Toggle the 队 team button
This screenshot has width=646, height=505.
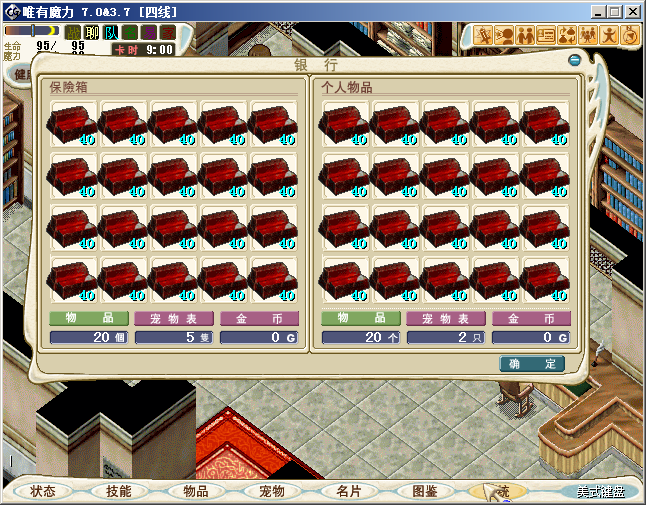click(111, 33)
